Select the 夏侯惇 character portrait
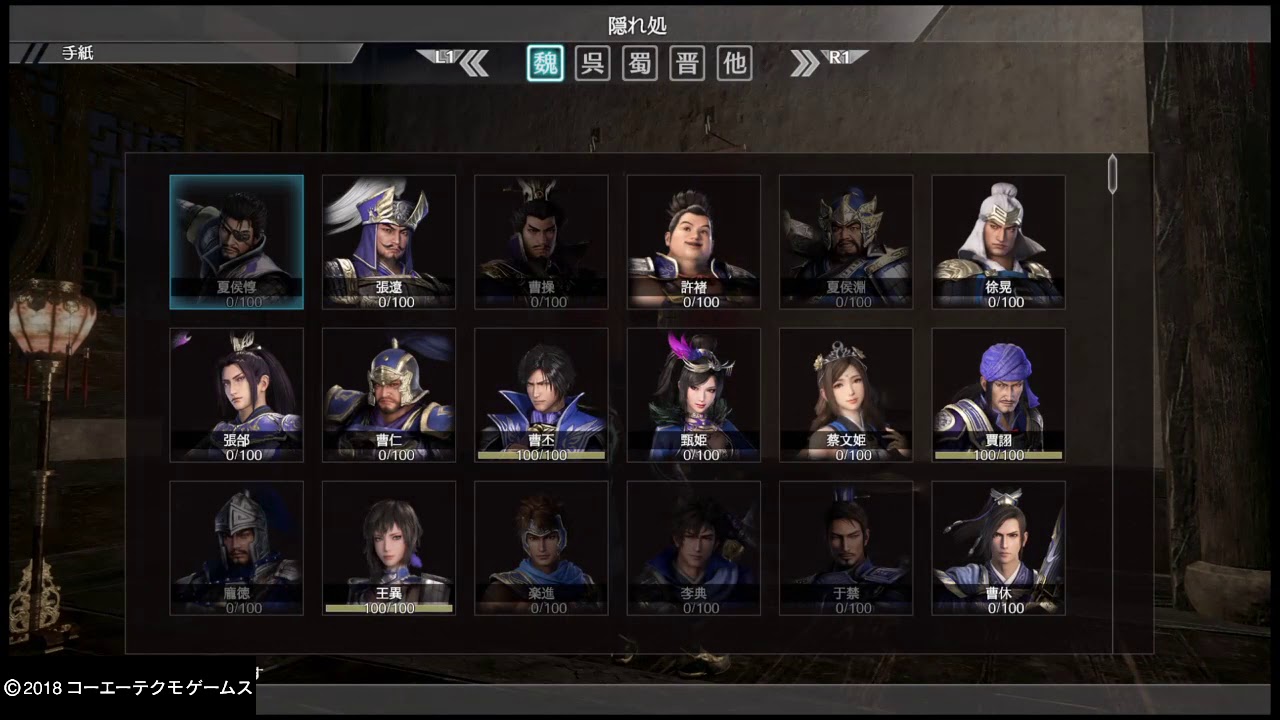The height and width of the screenshot is (720, 1280). click(x=237, y=242)
